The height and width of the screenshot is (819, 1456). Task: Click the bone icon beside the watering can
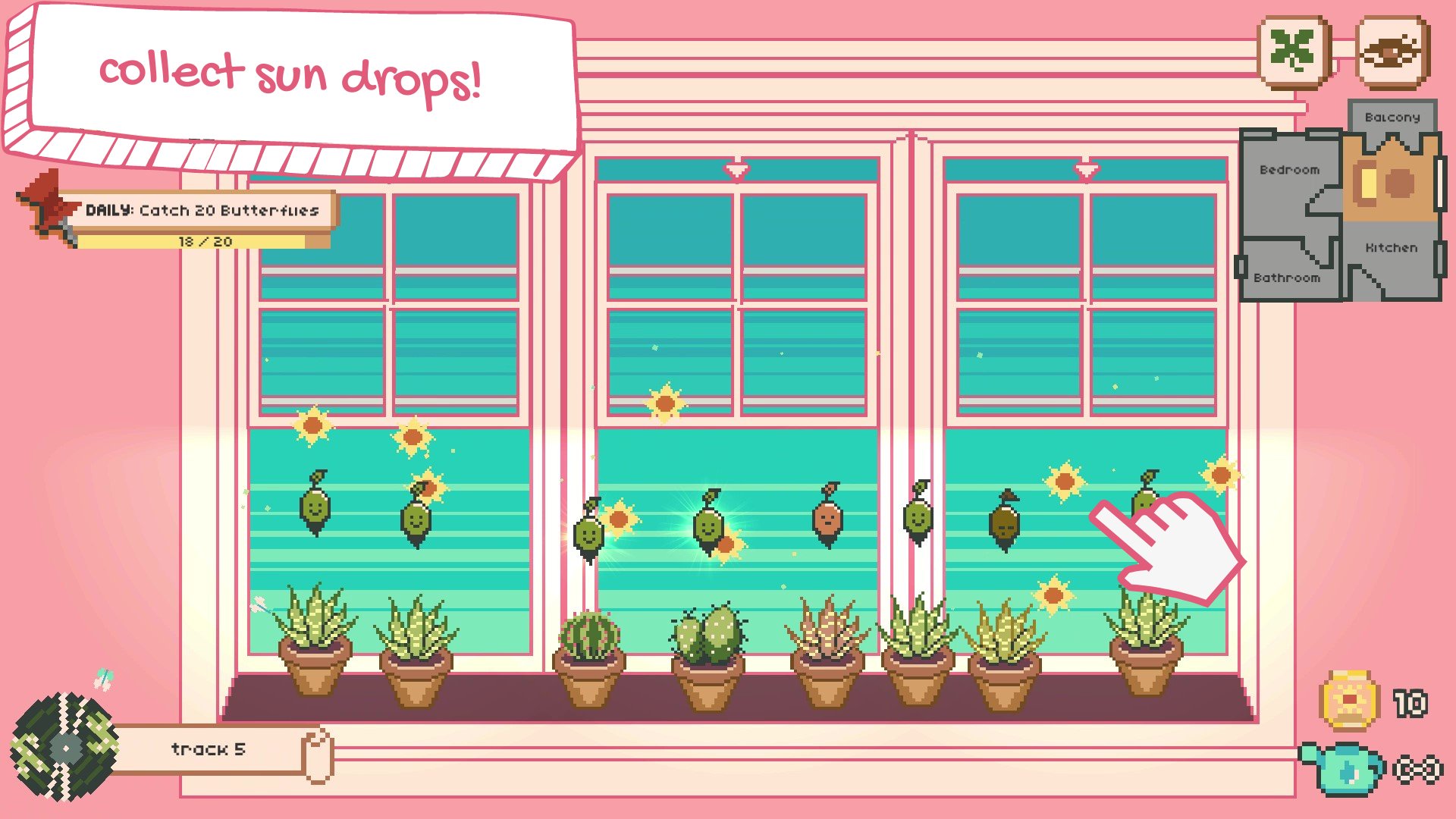1417,767
